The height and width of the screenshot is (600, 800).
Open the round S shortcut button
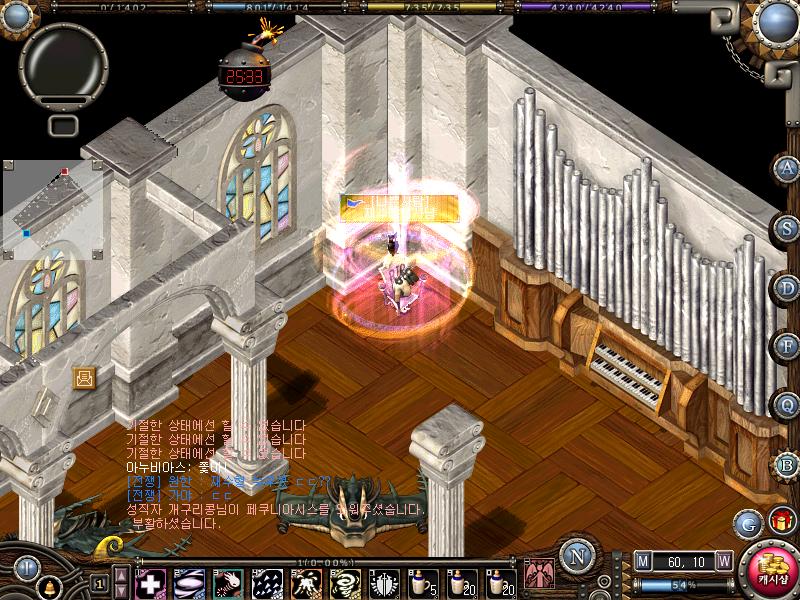tap(788, 227)
